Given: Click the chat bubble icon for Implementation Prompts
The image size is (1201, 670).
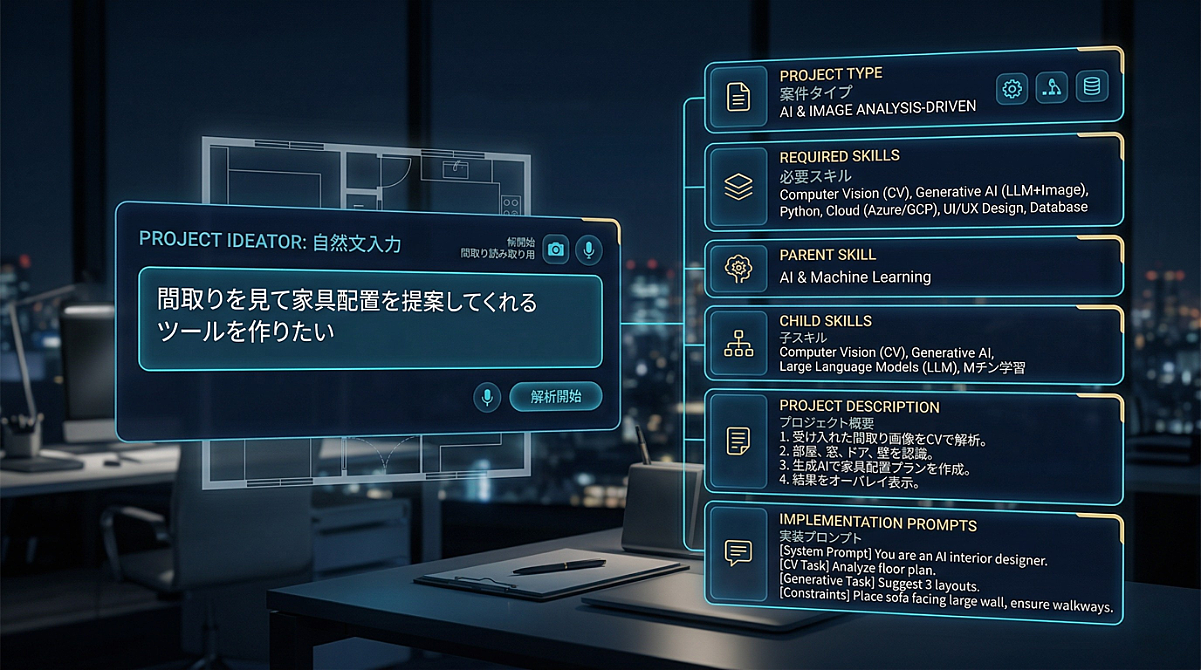Looking at the screenshot, I should pyautogui.click(x=737, y=551).
